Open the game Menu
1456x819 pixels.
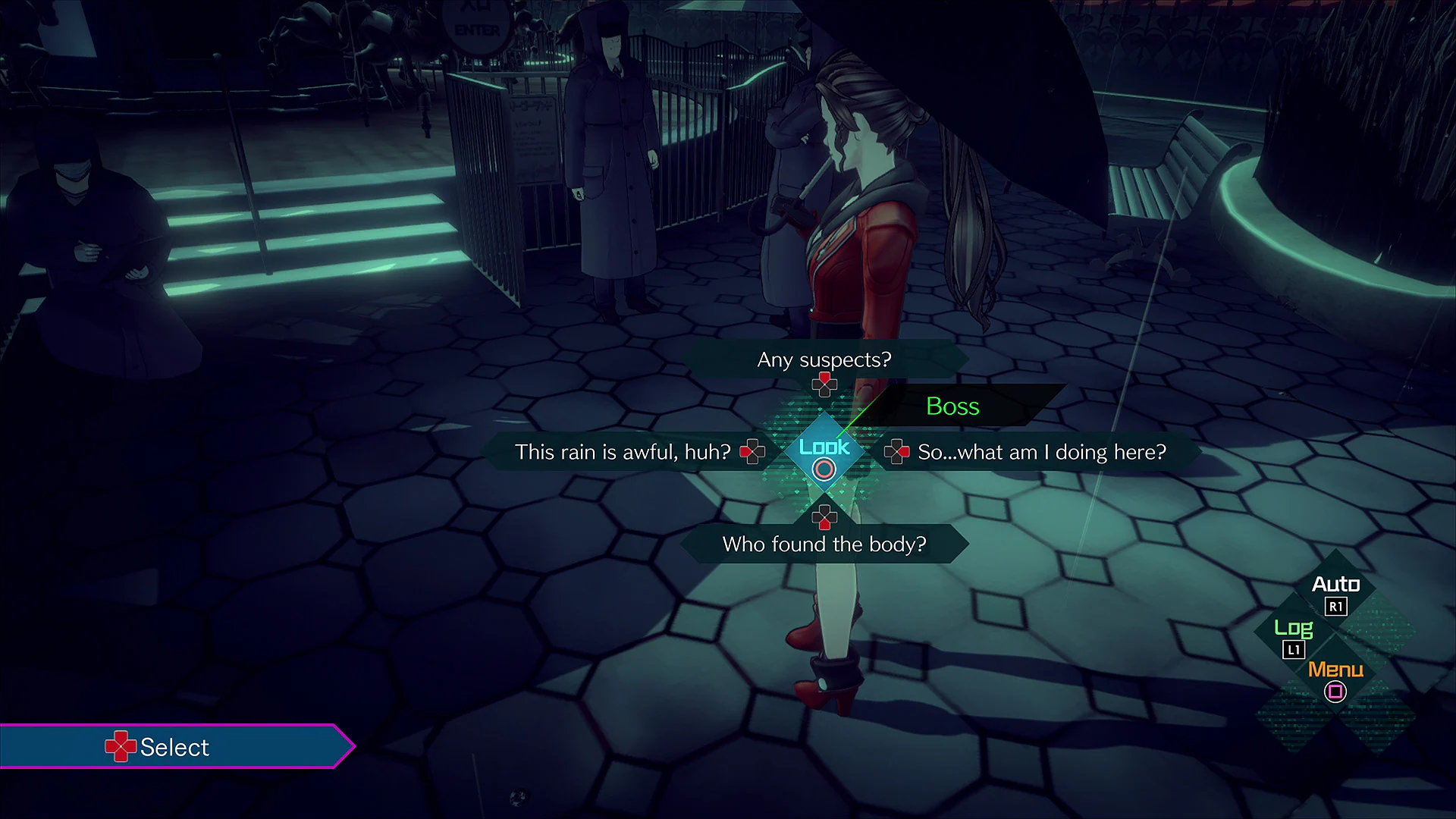(1335, 670)
